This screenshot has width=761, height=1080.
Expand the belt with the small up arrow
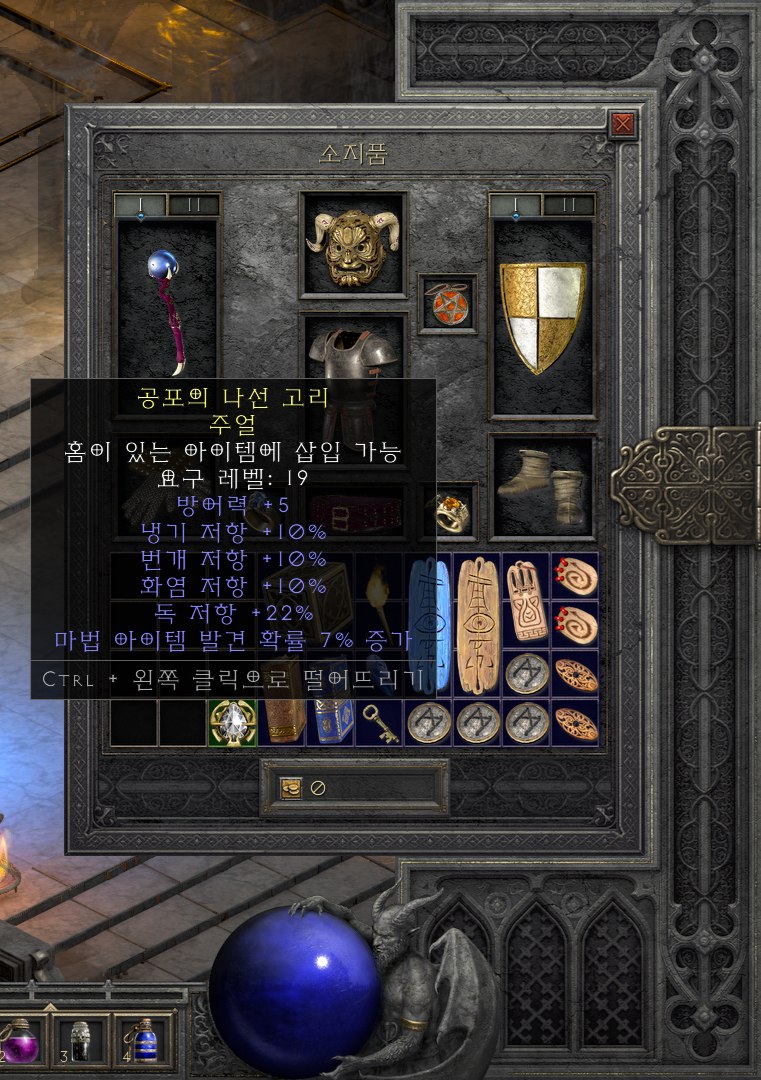click(50, 1005)
